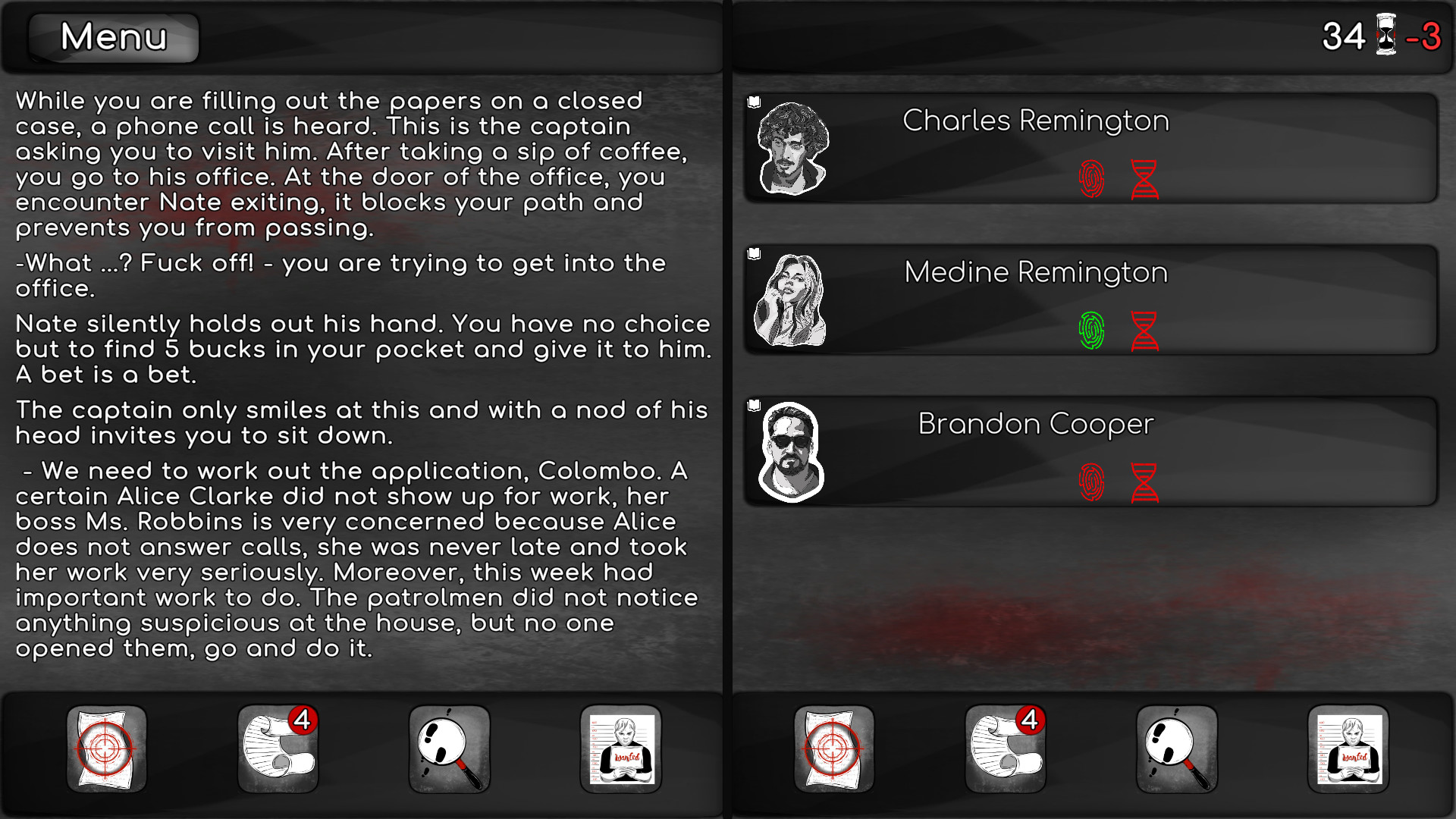This screenshot has height=819, width=1456.
Task: Toggle Medine Remington's green verified fingerprint
Action: (x=1092, y=331)
